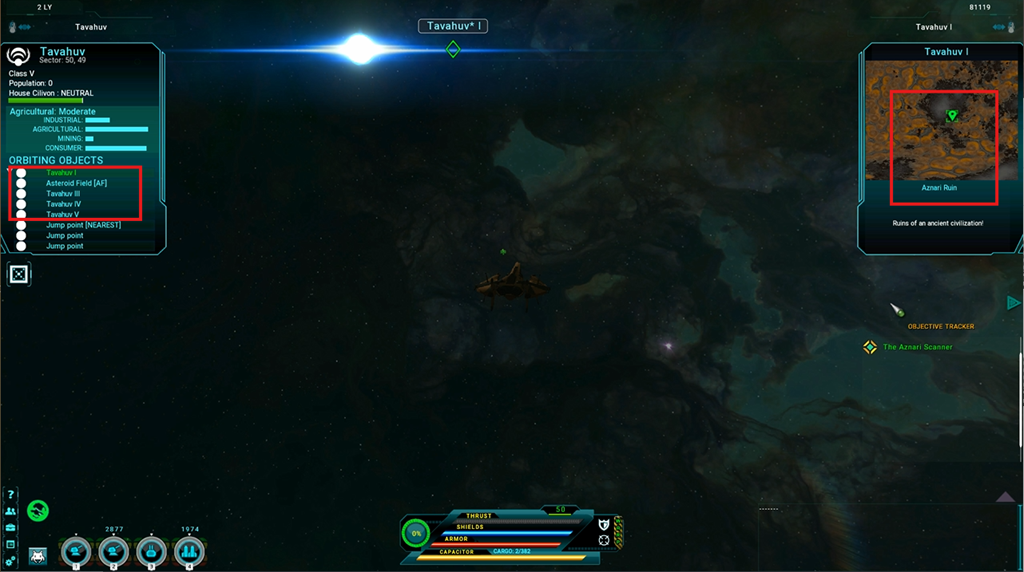Target Tavahuv IV in the object list
The width and height of the screenshot is (1024, 572).
pos(63,204)
